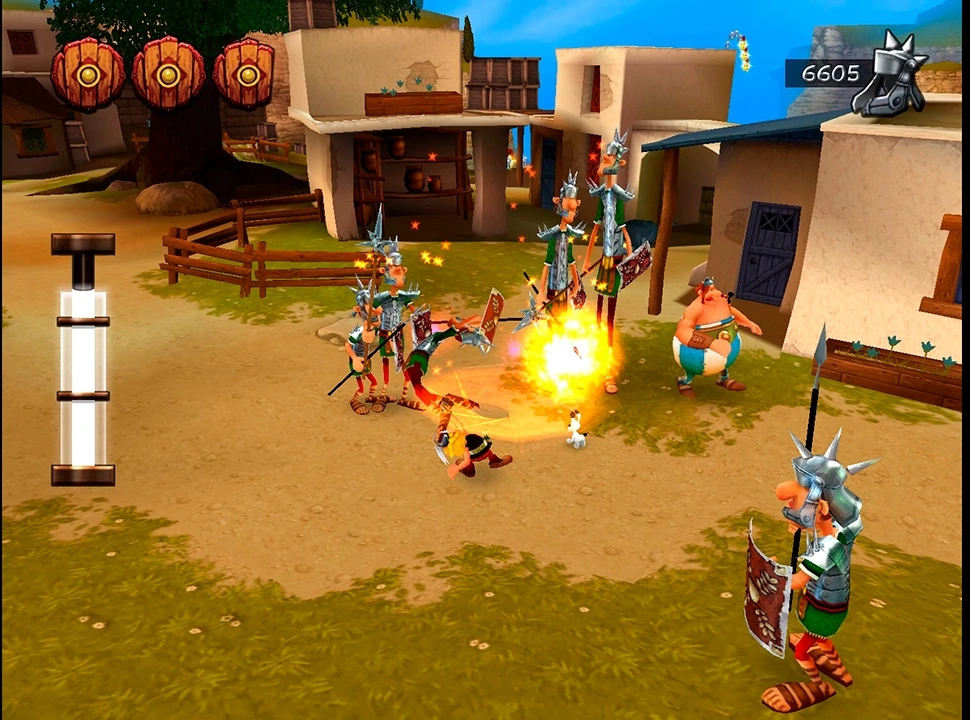Viewport: 970px width, 720px height.
Task: Click the Roman helmet counter icon
Action: click(x=889, y=76)
